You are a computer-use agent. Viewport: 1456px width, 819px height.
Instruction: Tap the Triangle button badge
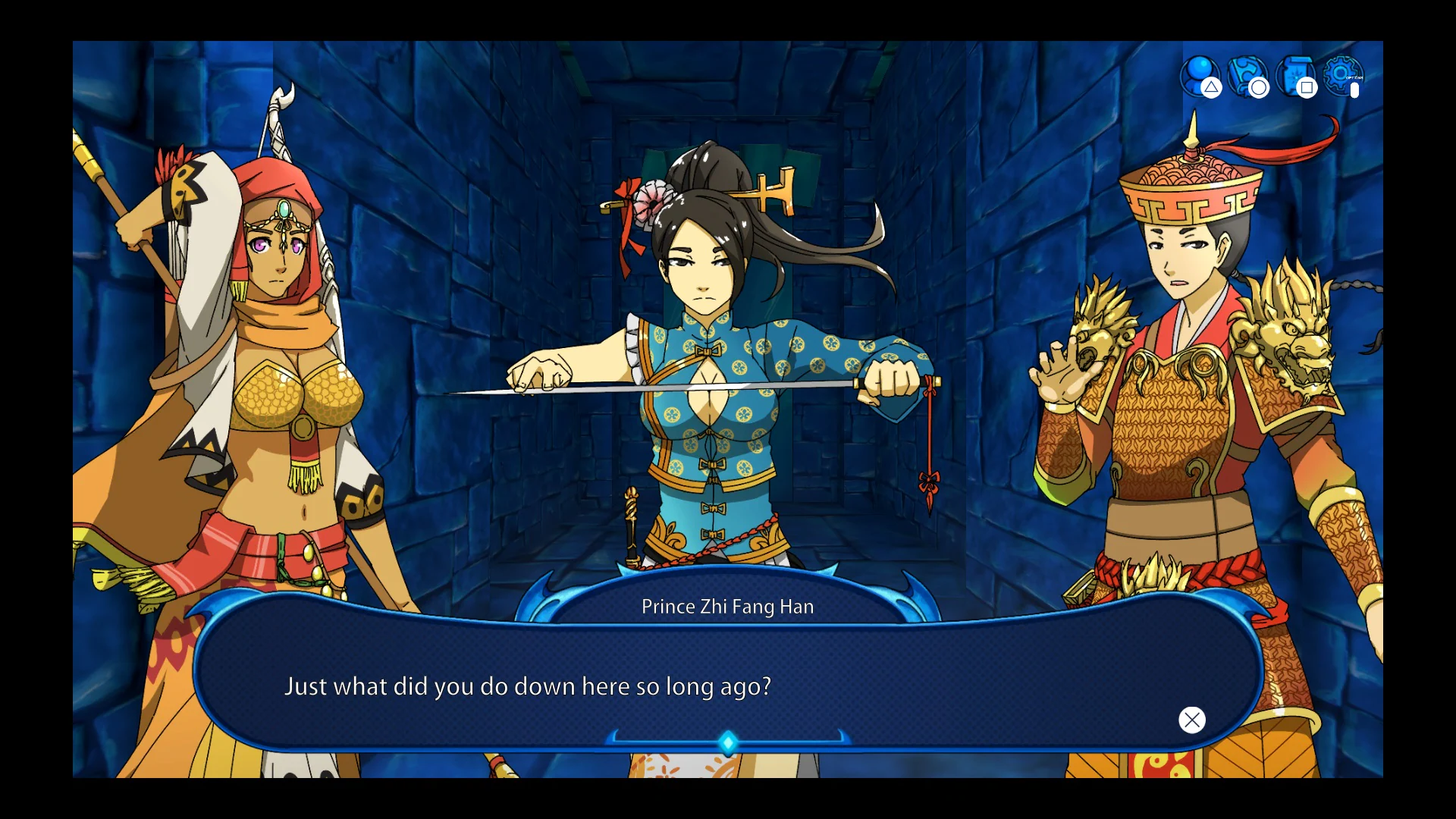click(1210, 89)
